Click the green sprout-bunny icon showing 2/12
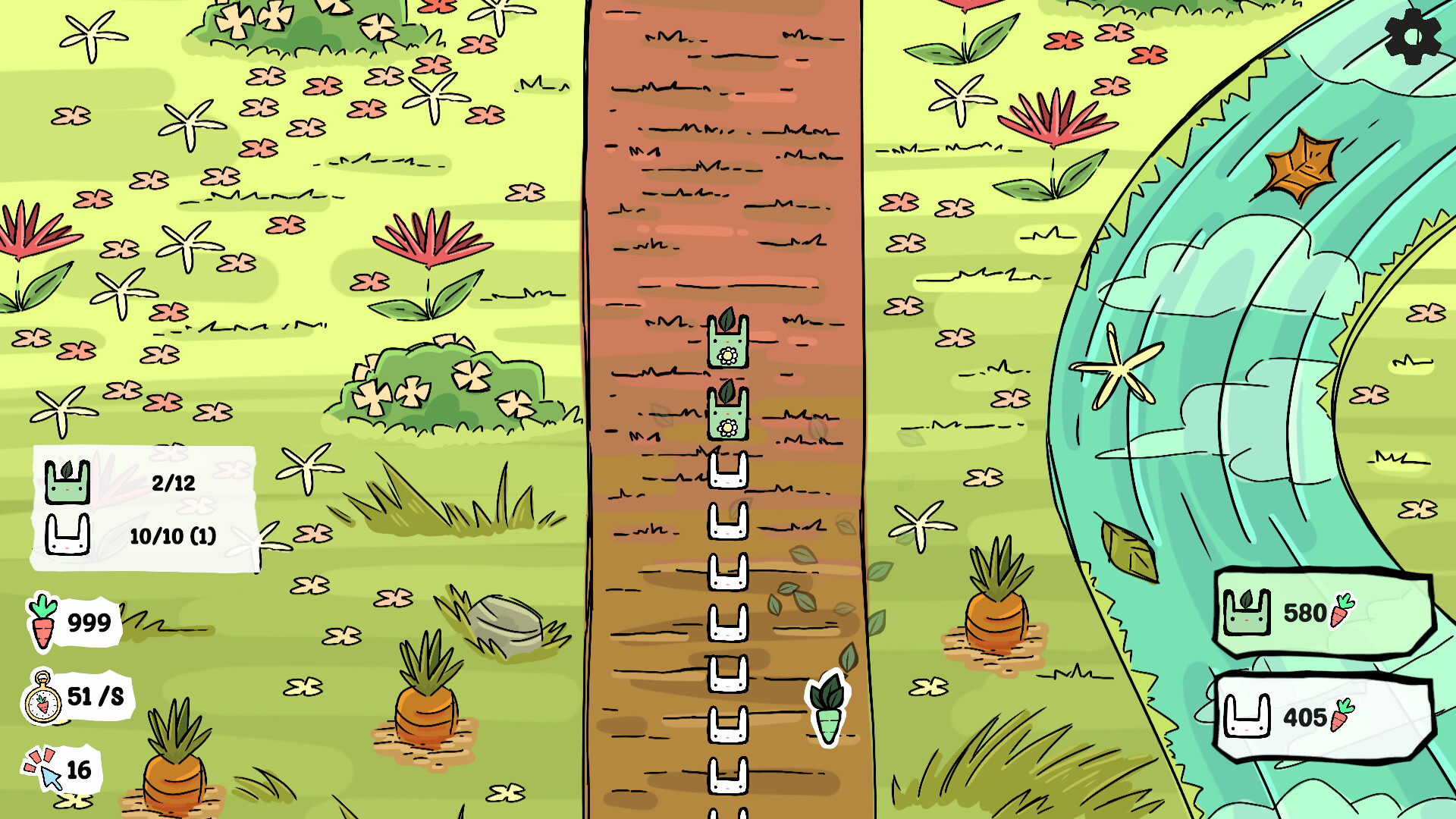 (x=68, y=484)
